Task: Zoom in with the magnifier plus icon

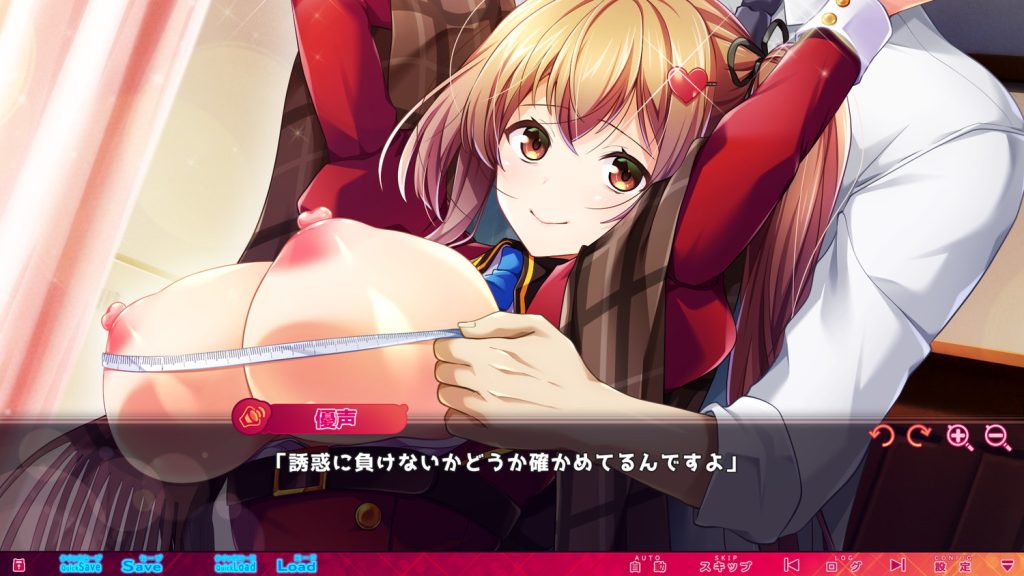Action: coord(959,437)
